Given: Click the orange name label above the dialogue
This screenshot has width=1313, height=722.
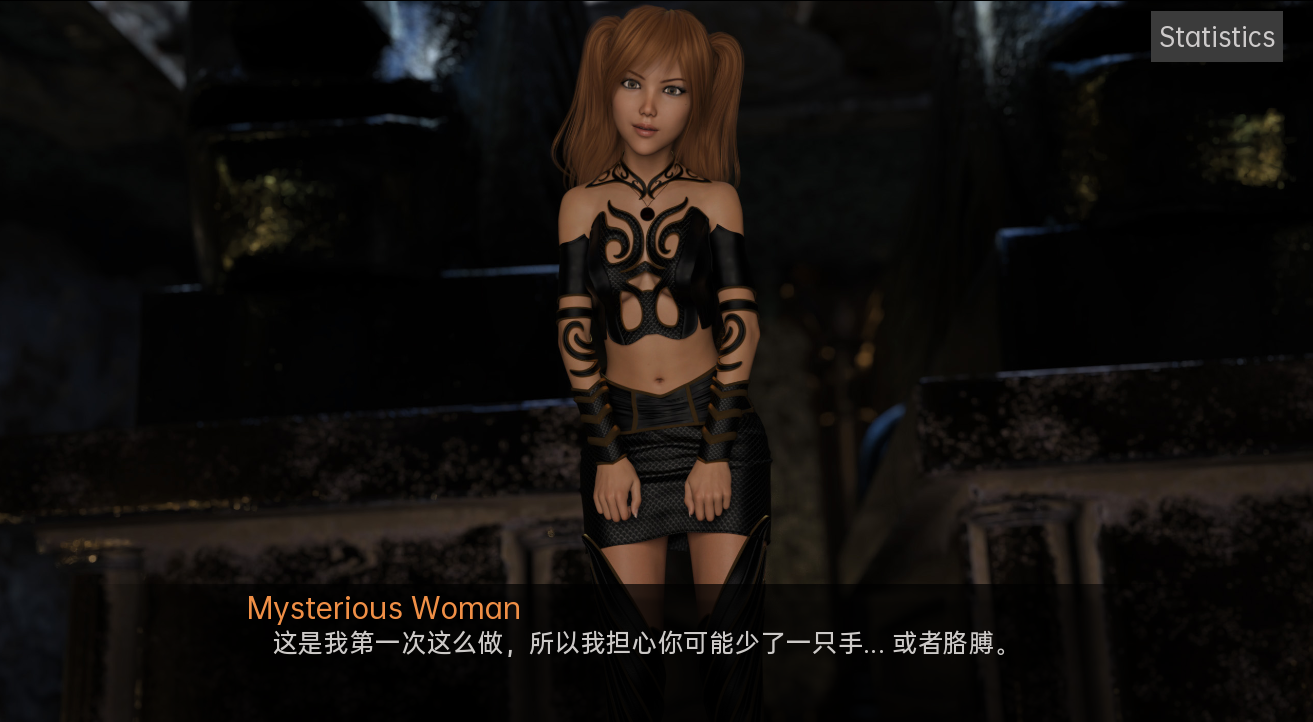Looking at the screenshot, I should click(x=383, y=608).
